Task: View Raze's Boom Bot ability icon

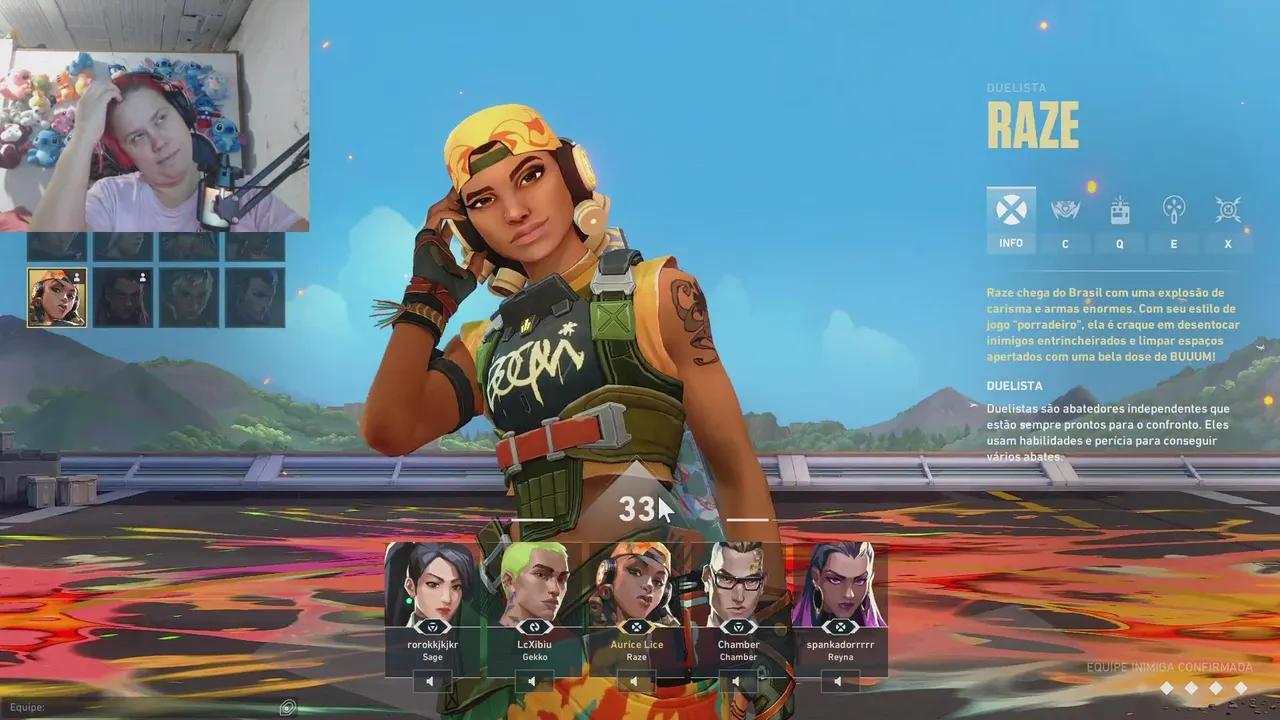Action: point(1065,210)
